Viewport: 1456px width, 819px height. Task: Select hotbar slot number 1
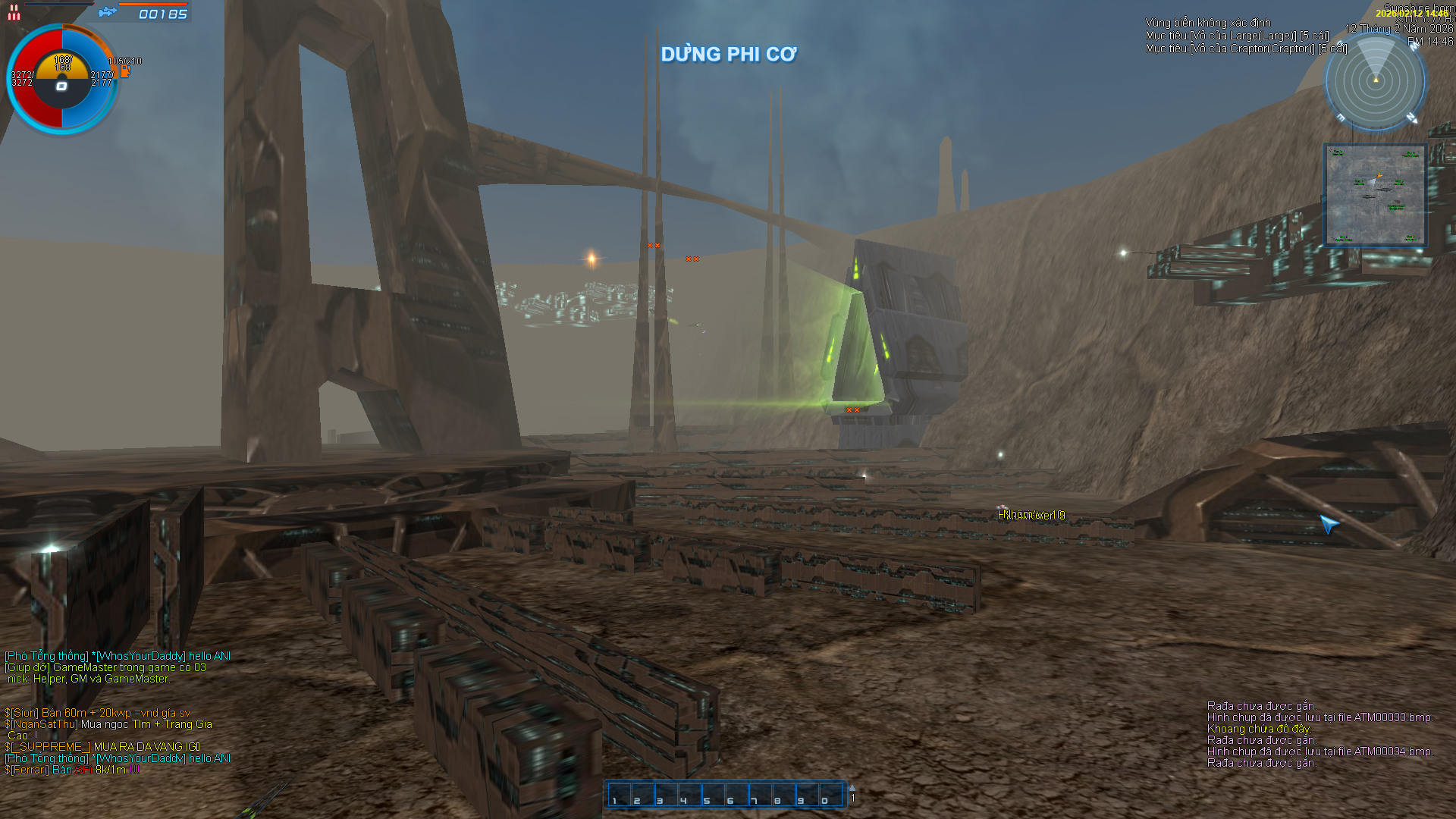point(620,795)
